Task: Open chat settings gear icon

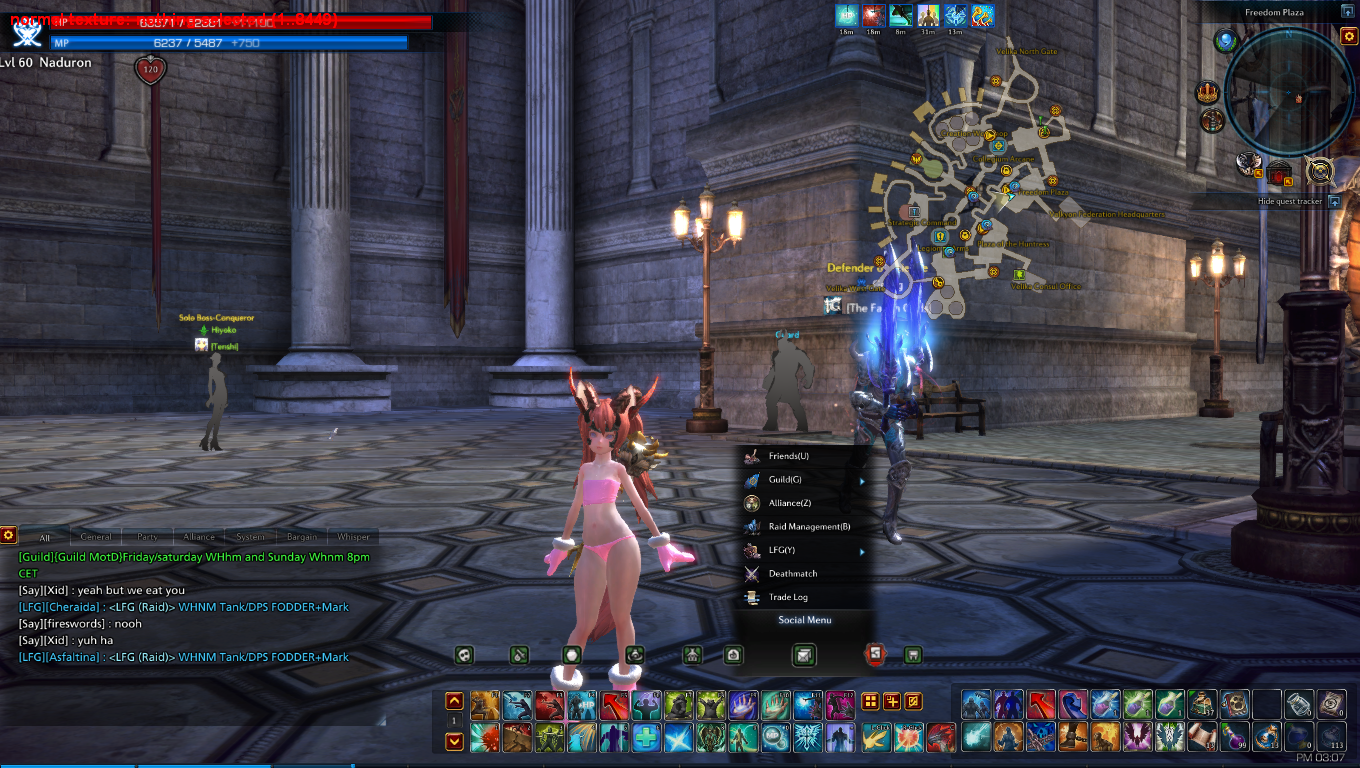Action: 8,535
